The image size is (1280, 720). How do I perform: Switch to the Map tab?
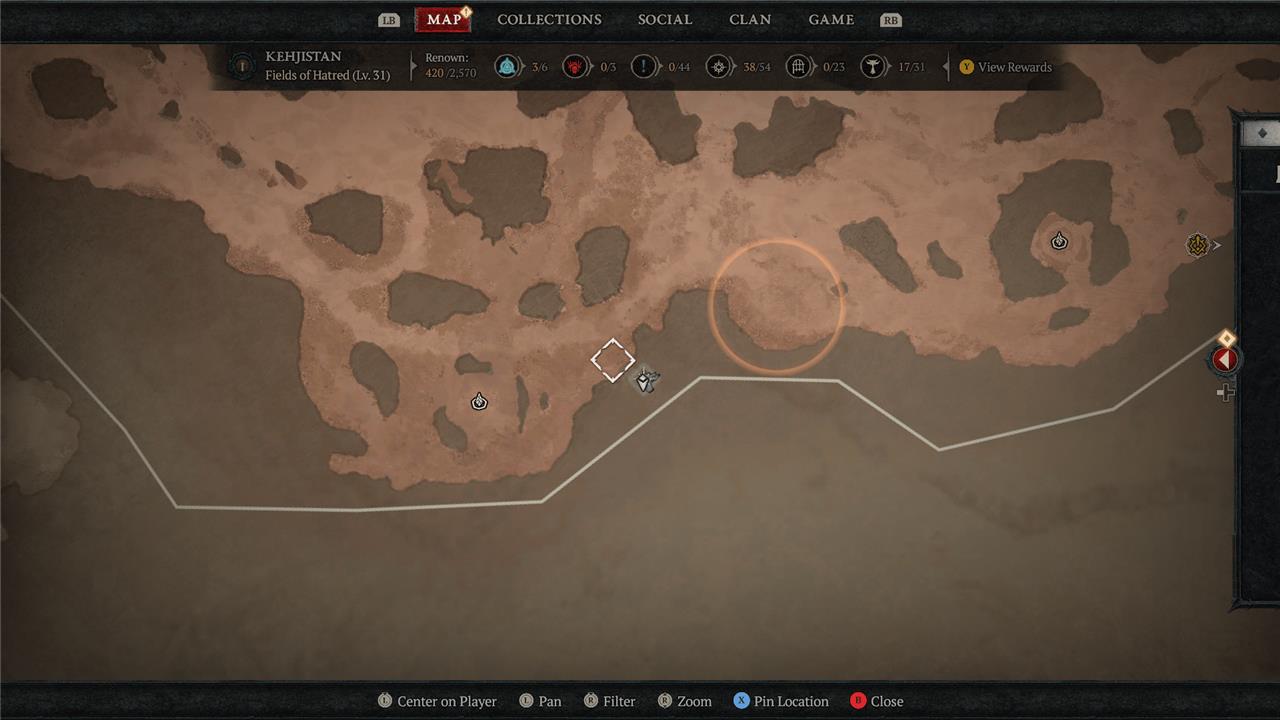pyautogui.click(x=443, y=20)
